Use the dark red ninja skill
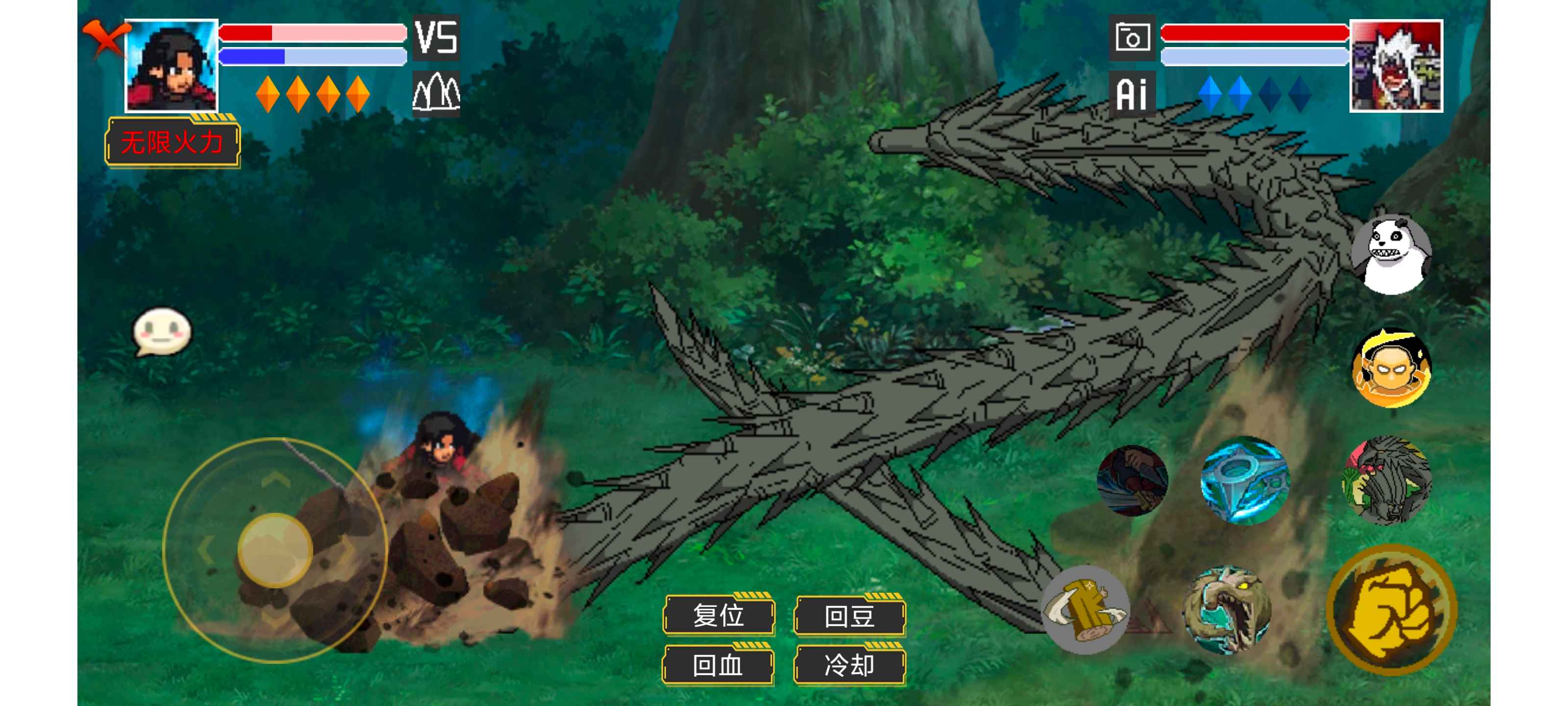 coord(1132,480)
